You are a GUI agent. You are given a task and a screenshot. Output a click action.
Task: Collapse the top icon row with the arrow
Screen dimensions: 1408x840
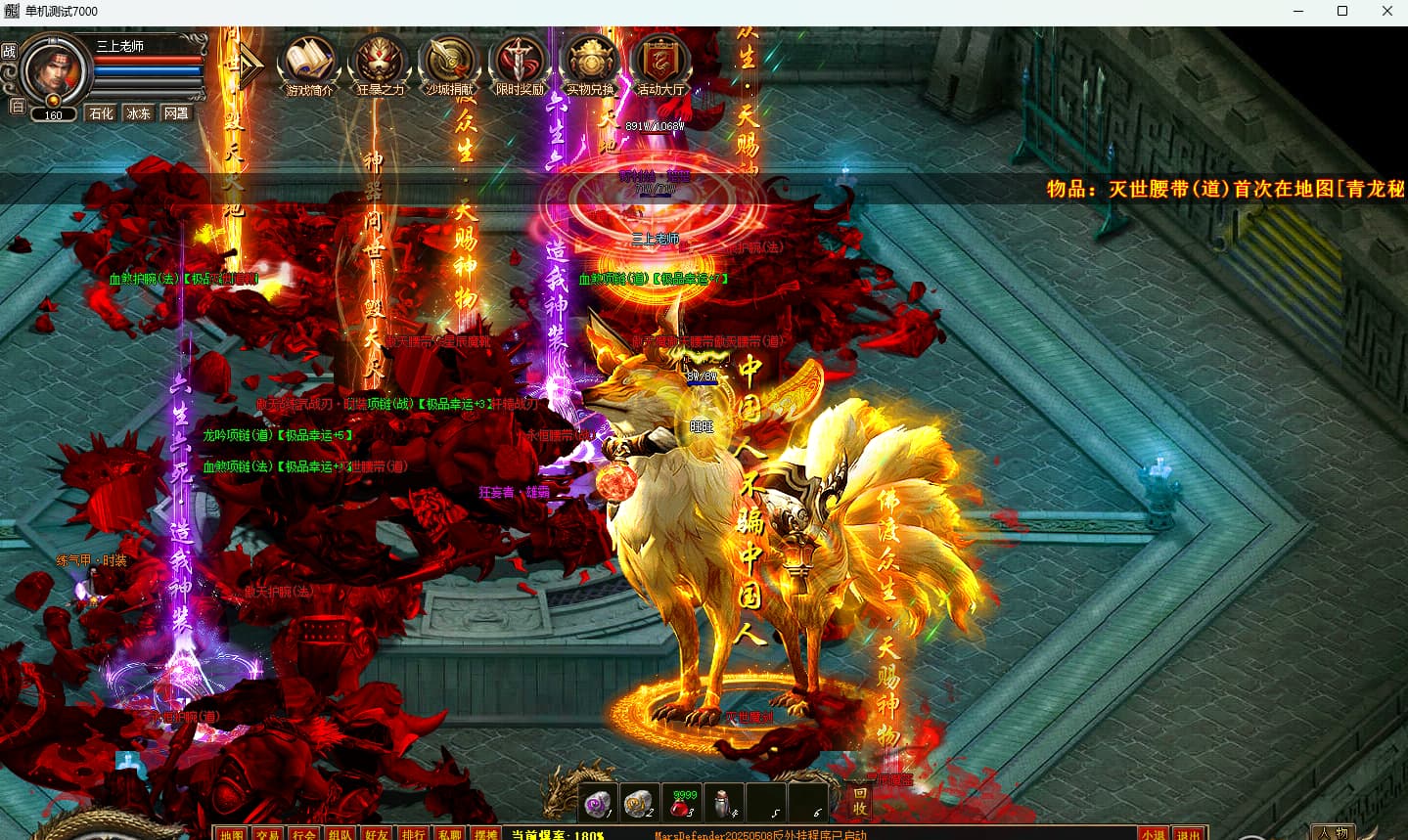click(250, 66)
